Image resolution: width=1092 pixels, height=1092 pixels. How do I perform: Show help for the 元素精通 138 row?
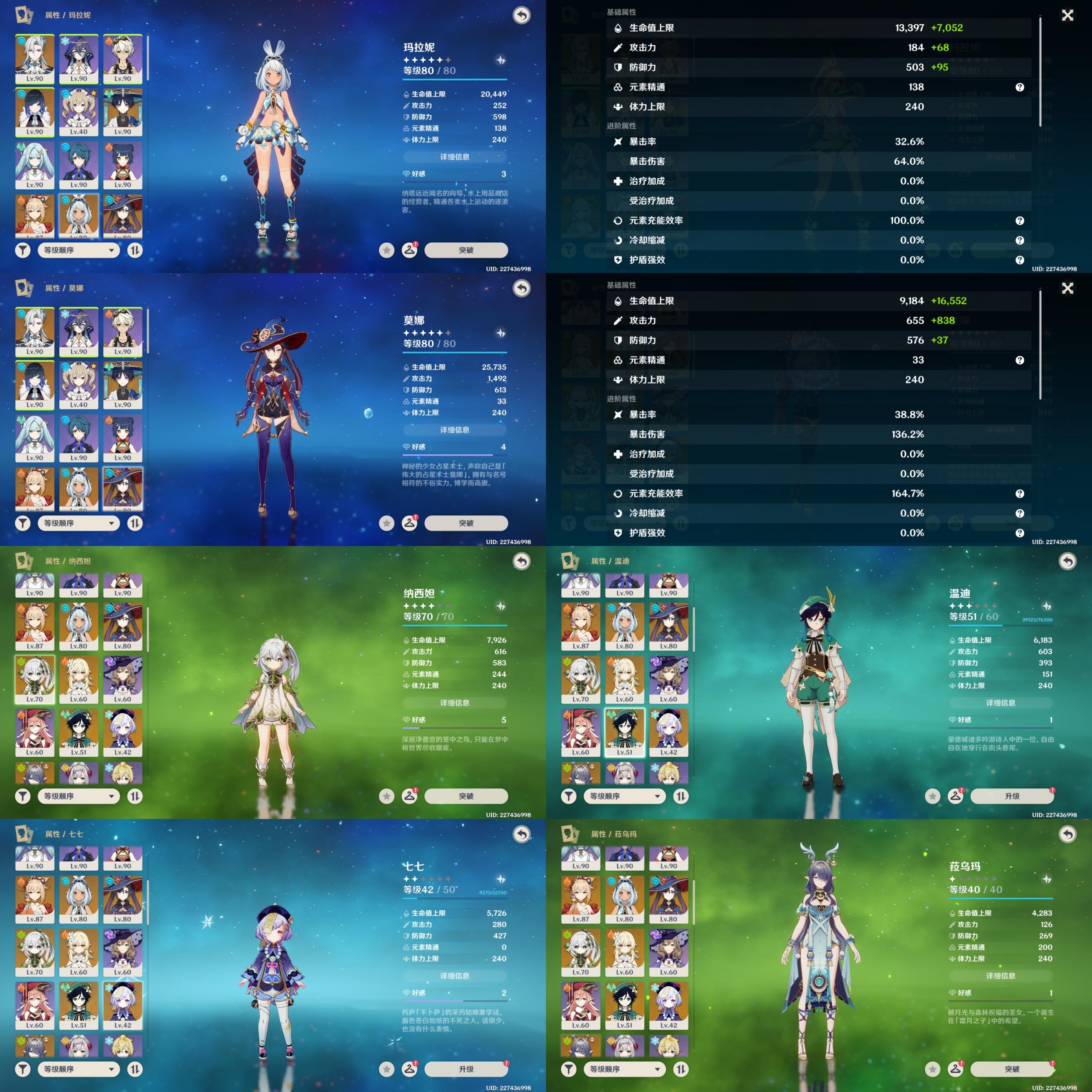coord(1019,87)
